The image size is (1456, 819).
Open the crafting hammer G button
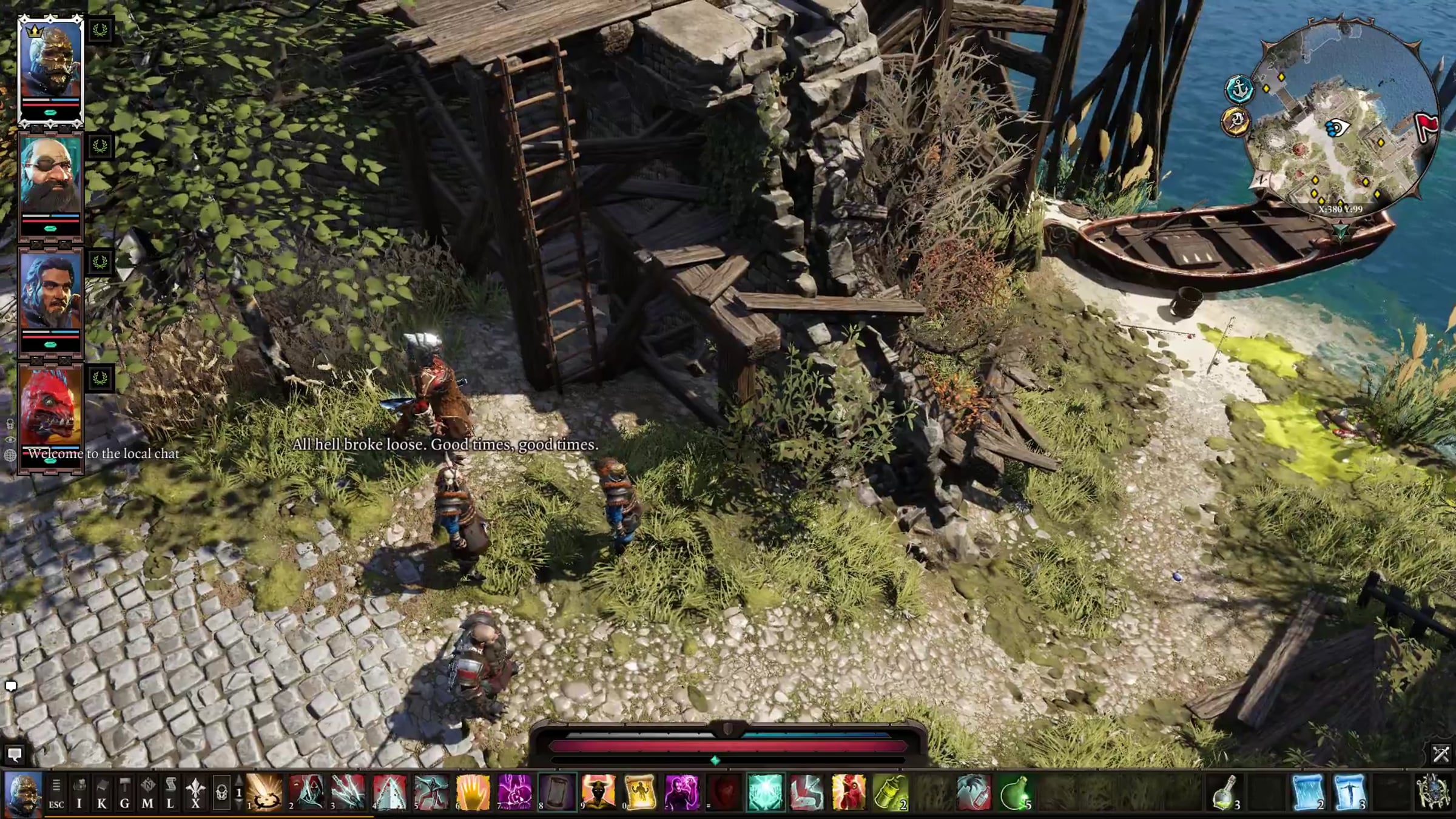tap(124, 793)
